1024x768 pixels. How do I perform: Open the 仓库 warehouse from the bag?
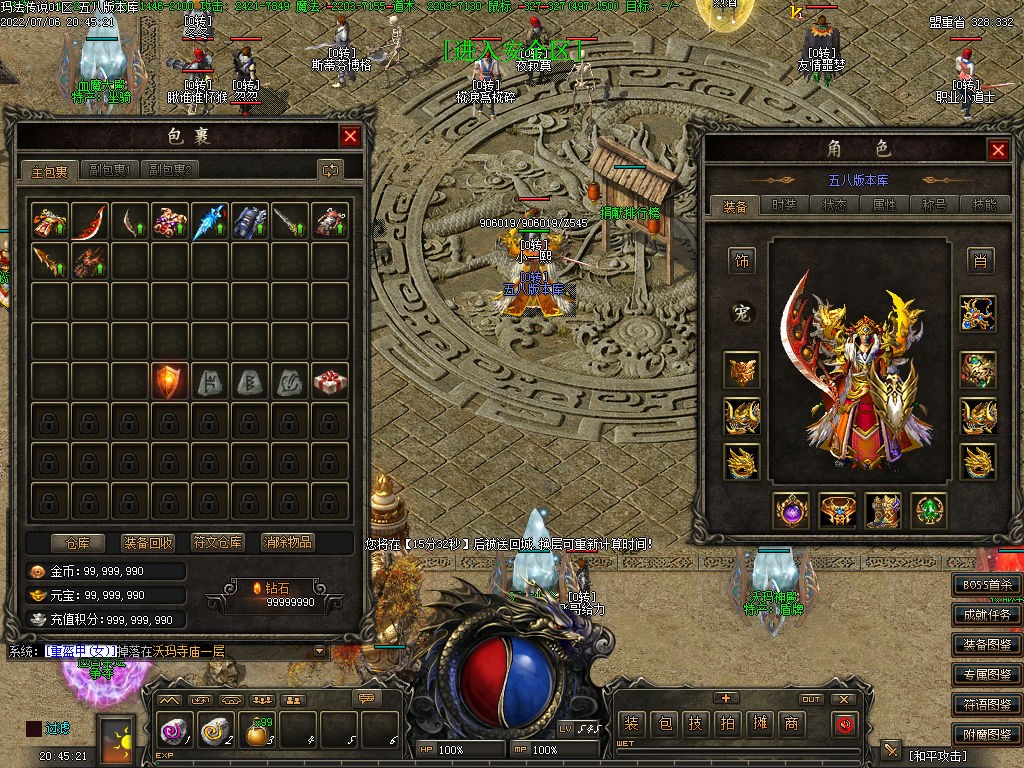click(x=78, y=543)
